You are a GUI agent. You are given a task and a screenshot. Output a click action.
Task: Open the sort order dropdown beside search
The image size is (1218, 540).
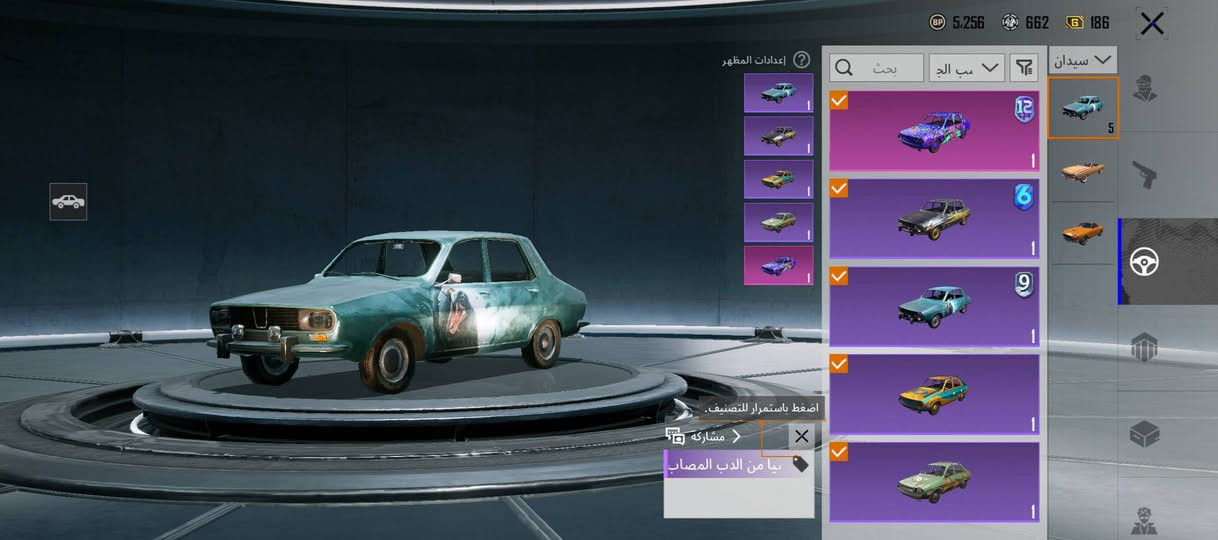(966, 68)
